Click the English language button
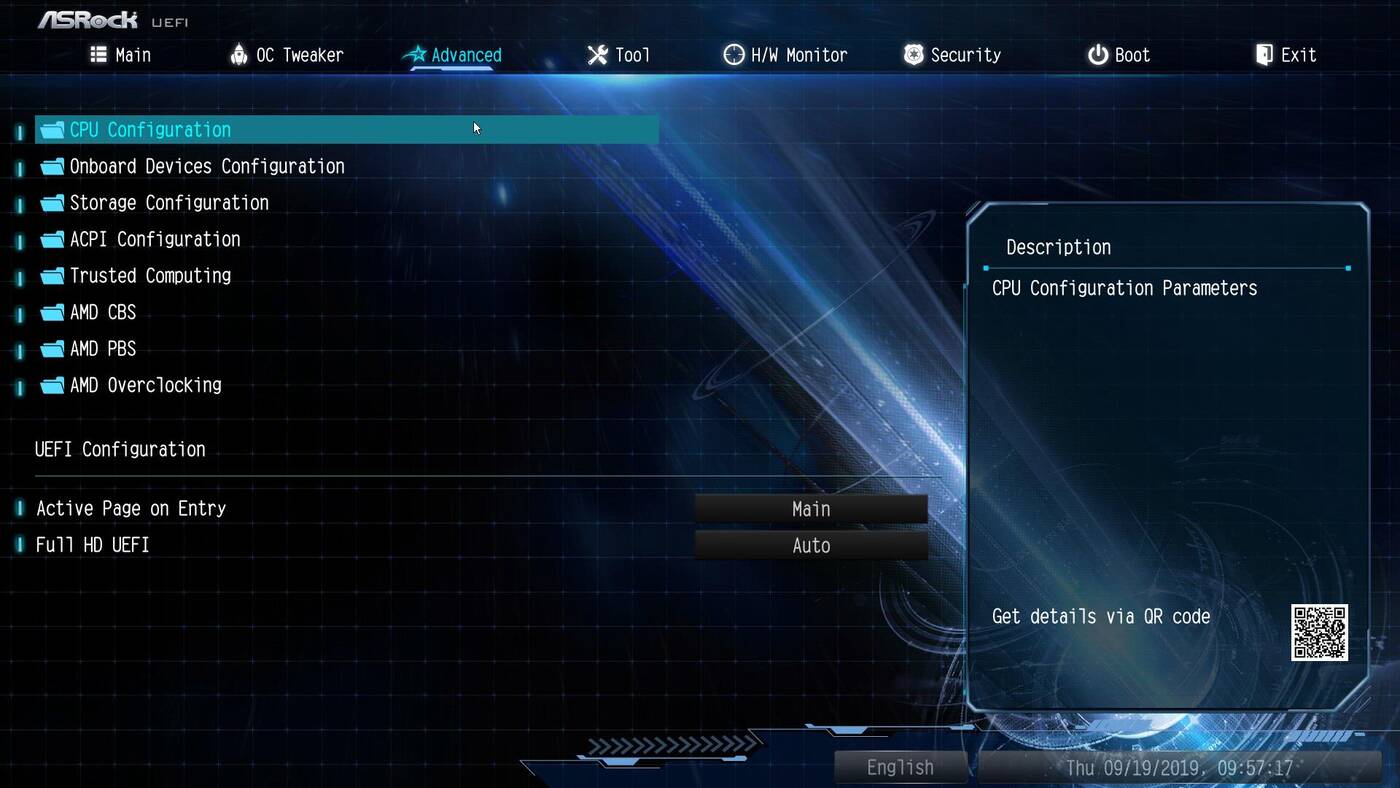Screen dimensions: 1400x788 click(x=900, y=767)
